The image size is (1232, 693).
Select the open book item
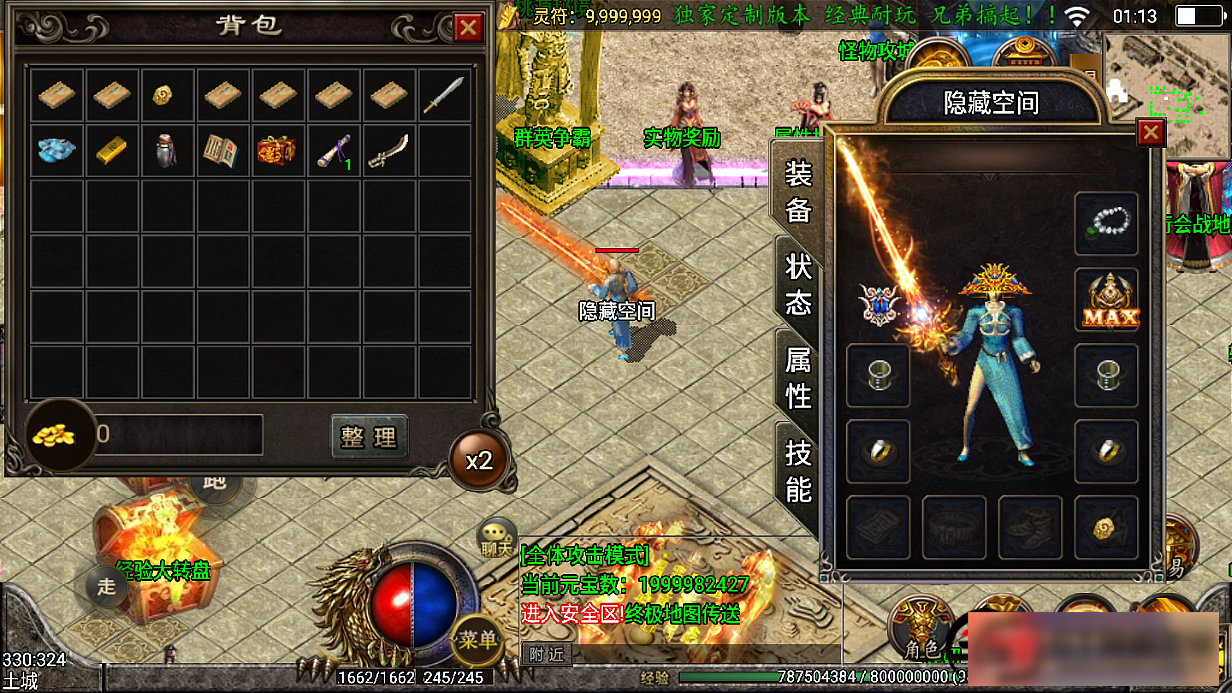pos(221,150)
